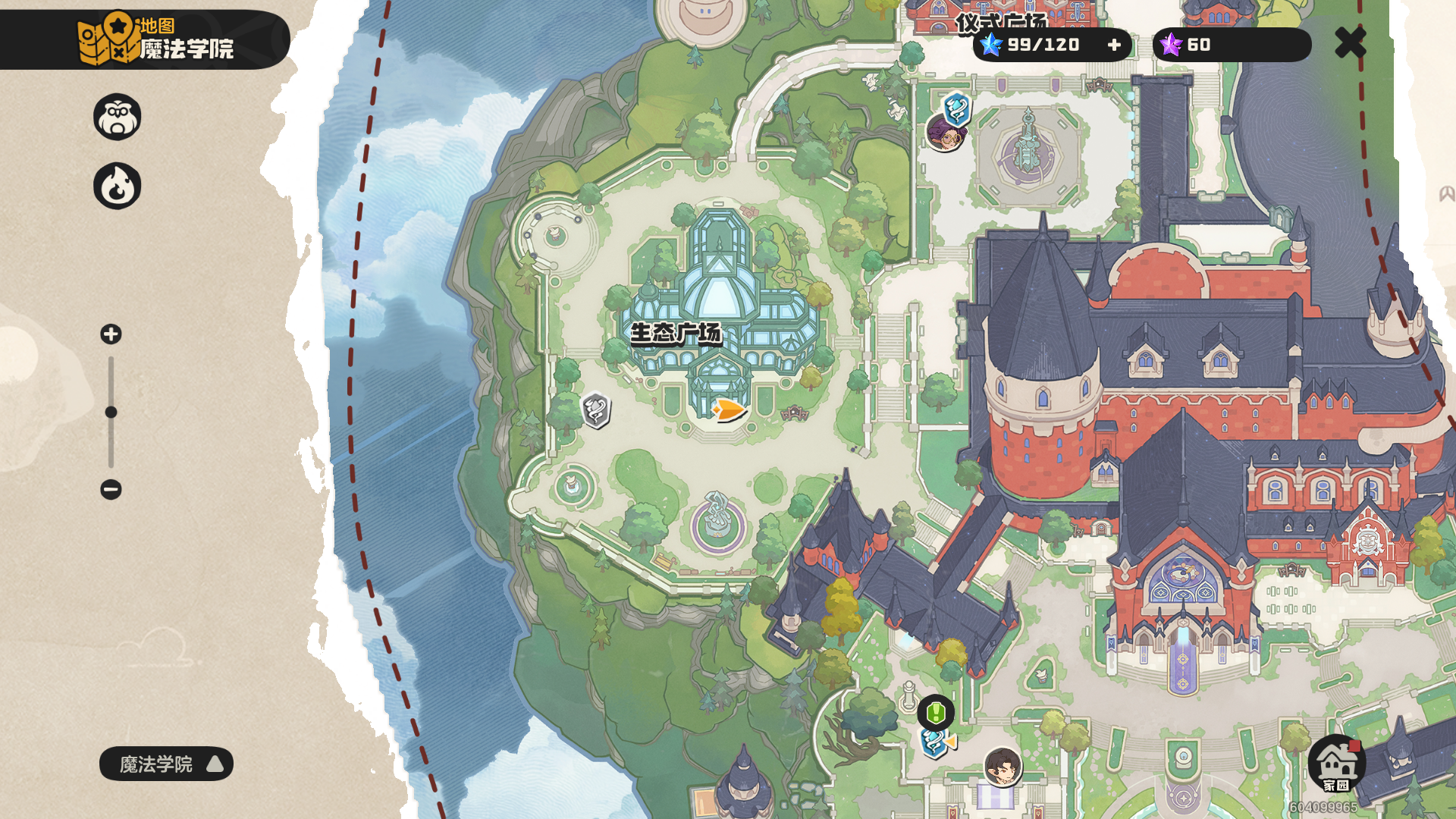Select the blue teleport marker above the purple-haired NPC

[x=957, y=108]
